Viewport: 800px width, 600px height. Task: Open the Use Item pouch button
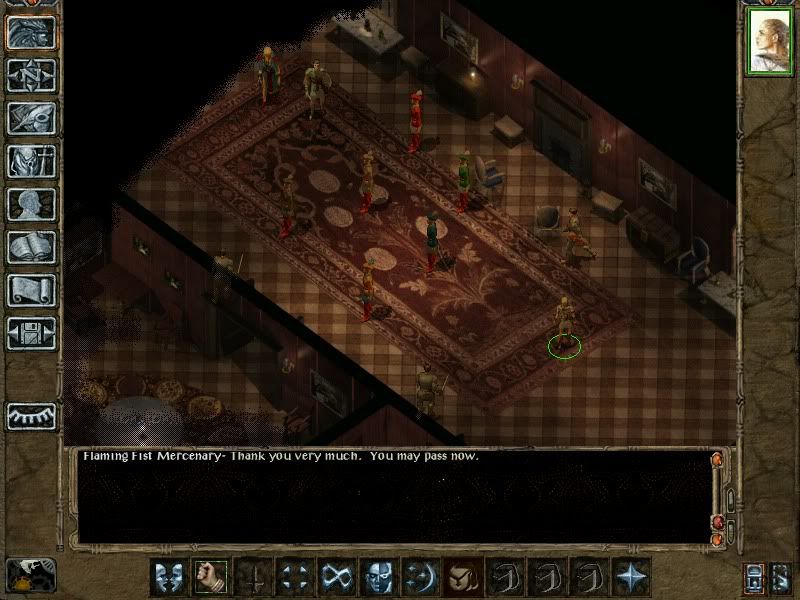(462, 577)
